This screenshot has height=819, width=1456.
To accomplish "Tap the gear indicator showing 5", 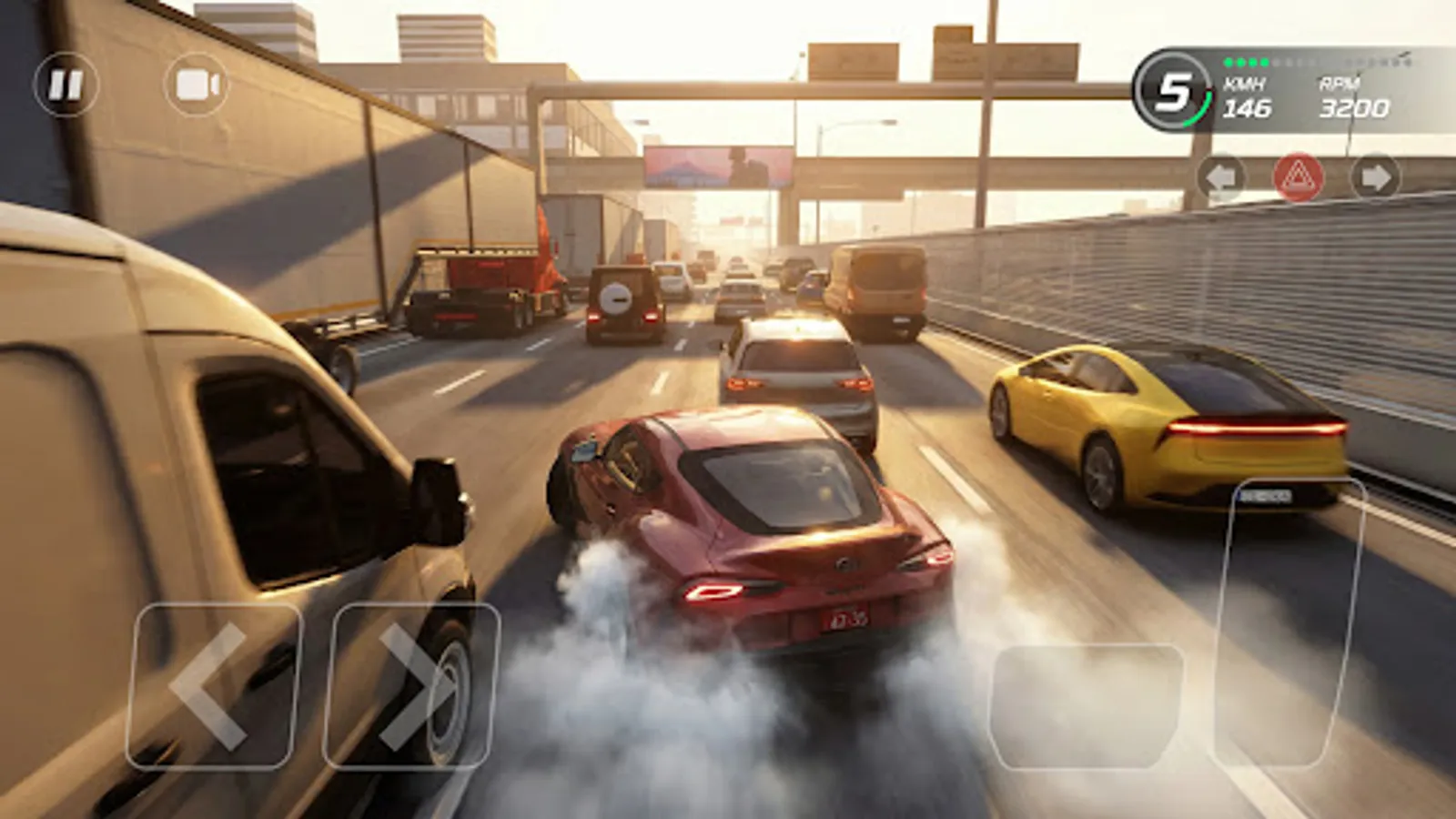I will point(1174,91).
